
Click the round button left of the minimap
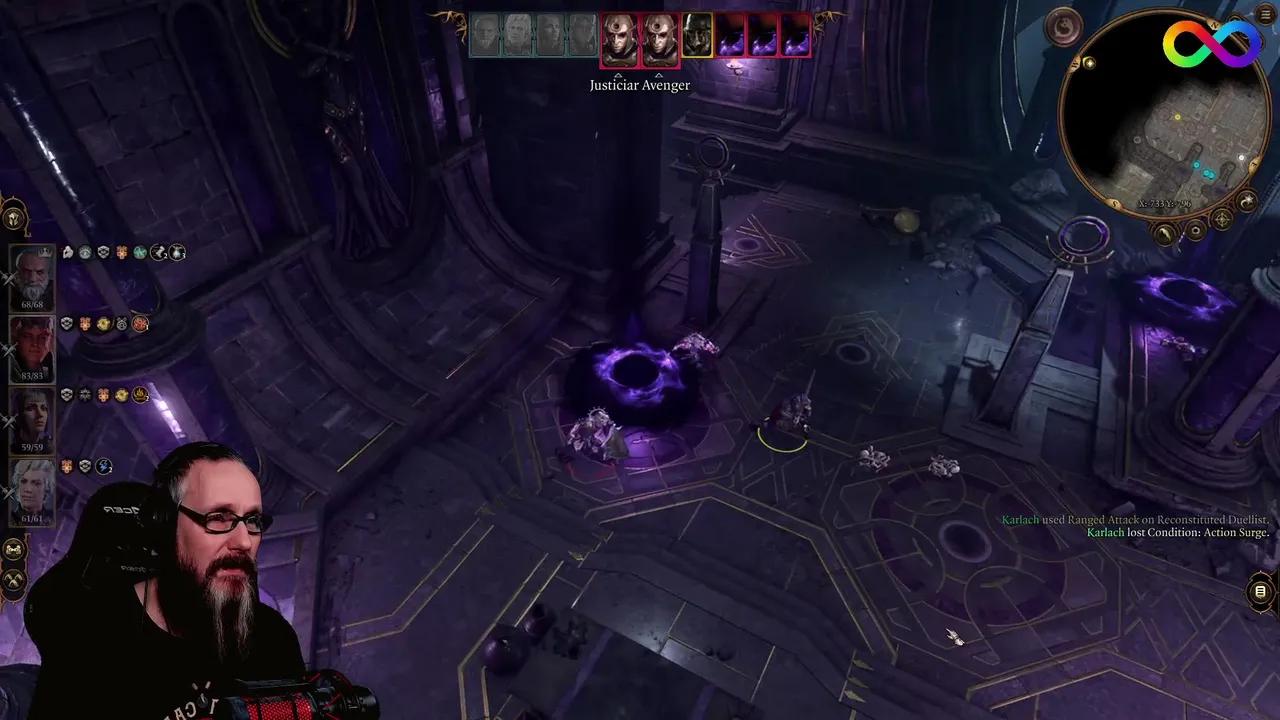click(1063, 26)
